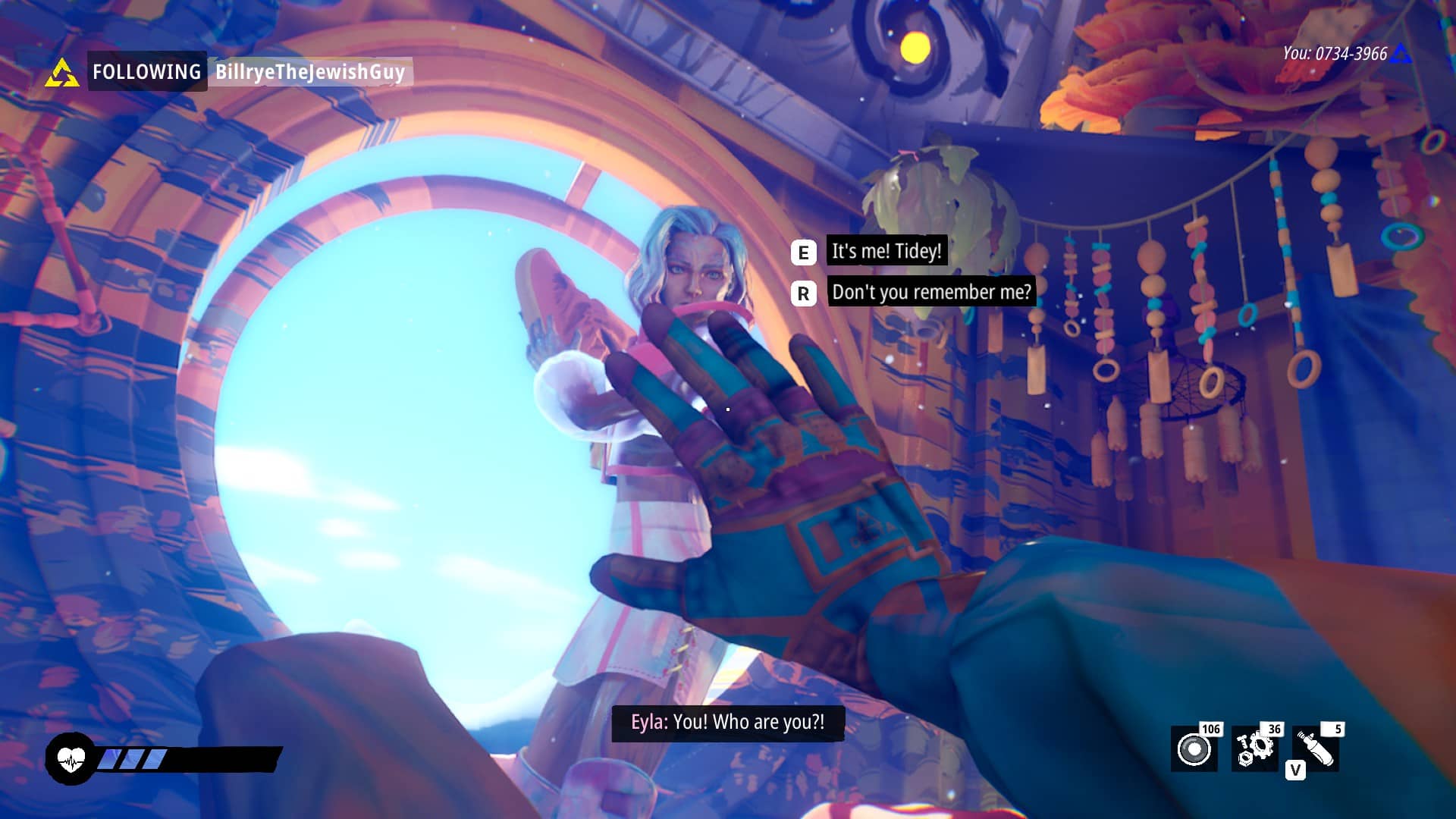Viewport: 1456px width, 819px height.
Task: Choose the reply "It's me! Tidey!"
Action: 886,251
